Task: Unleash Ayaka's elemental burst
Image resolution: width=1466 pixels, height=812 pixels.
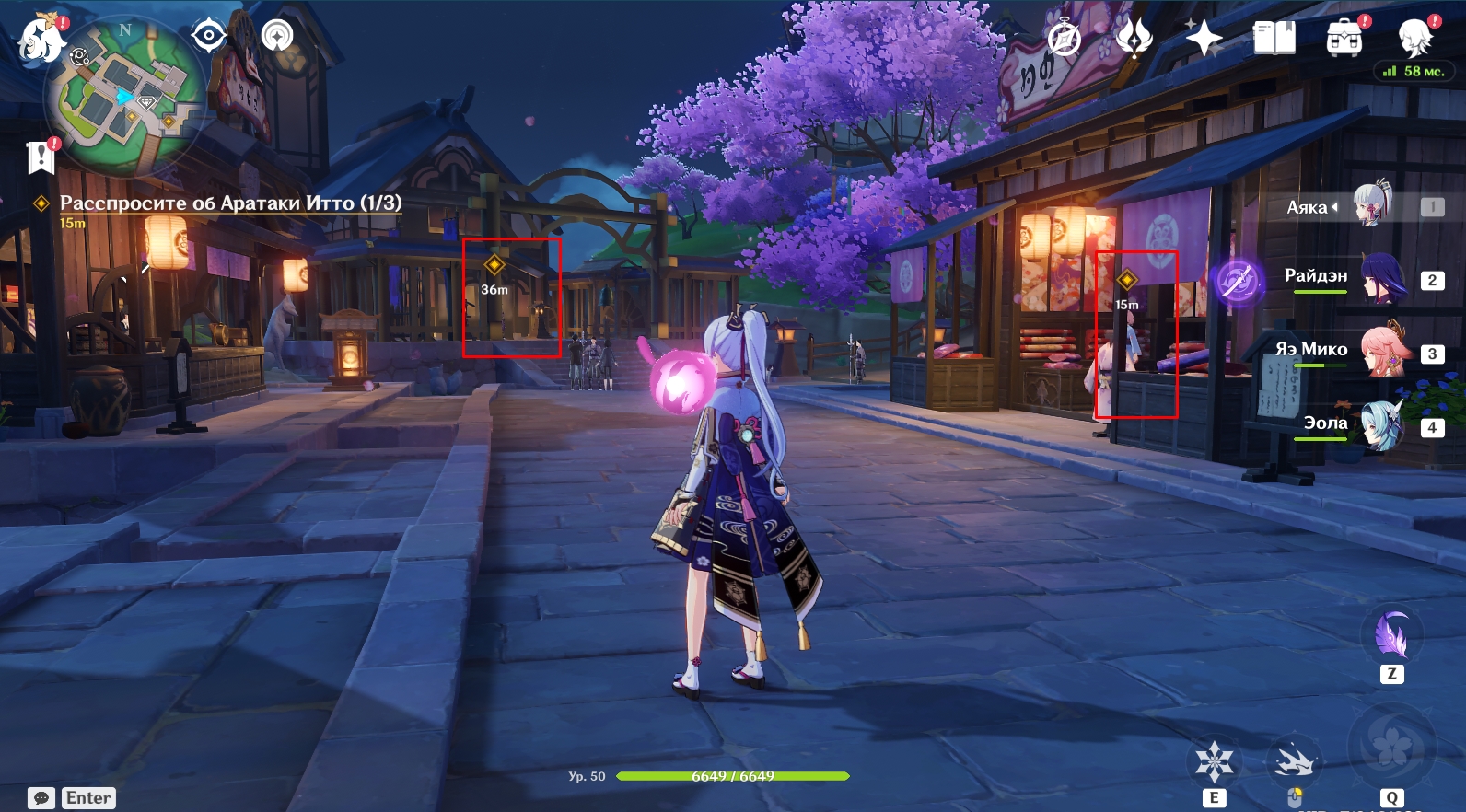Action: pos(1391,746)
